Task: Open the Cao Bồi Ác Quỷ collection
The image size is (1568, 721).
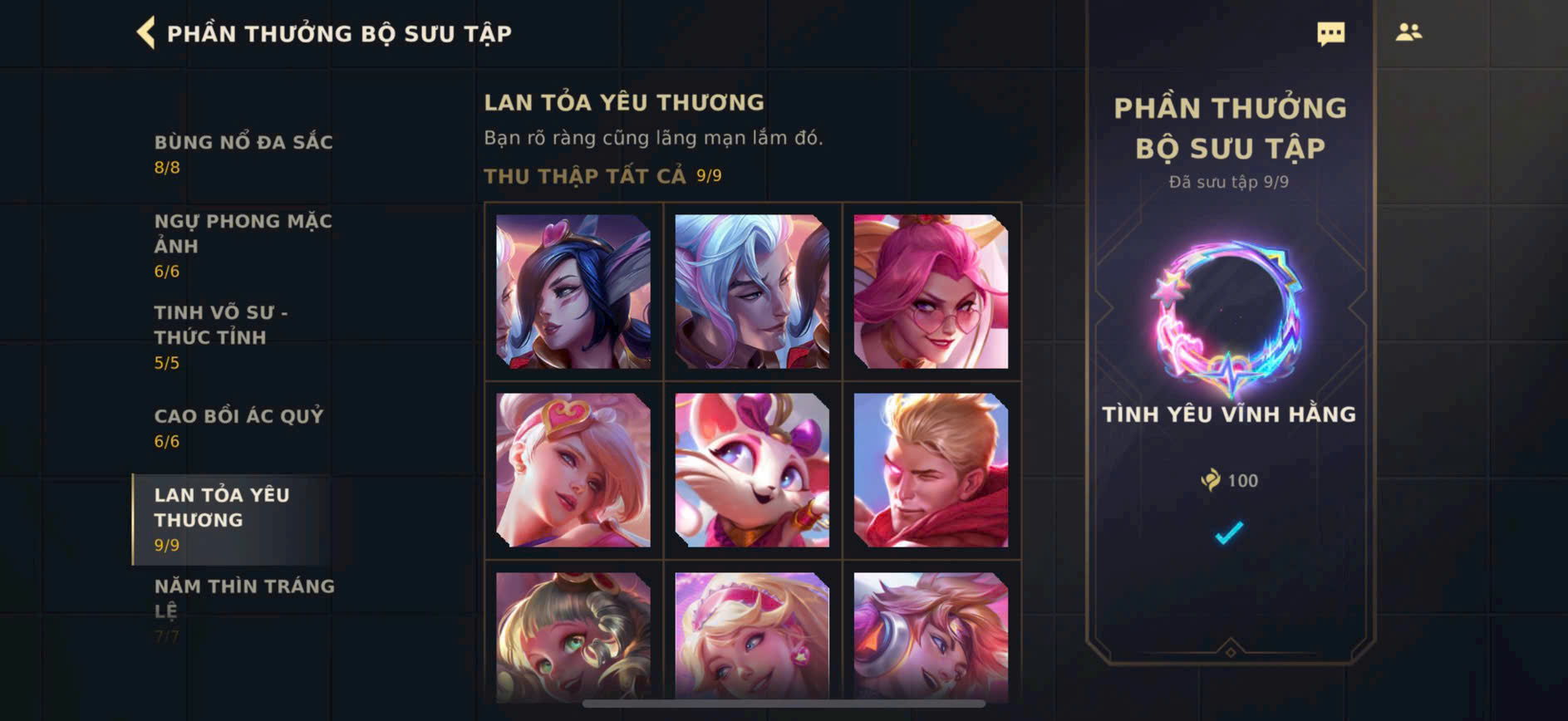Action: 238,427
